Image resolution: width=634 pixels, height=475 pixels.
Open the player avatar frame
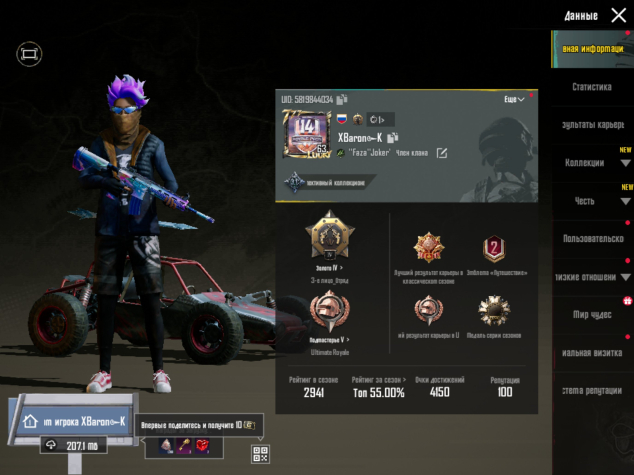coord(305,134)
